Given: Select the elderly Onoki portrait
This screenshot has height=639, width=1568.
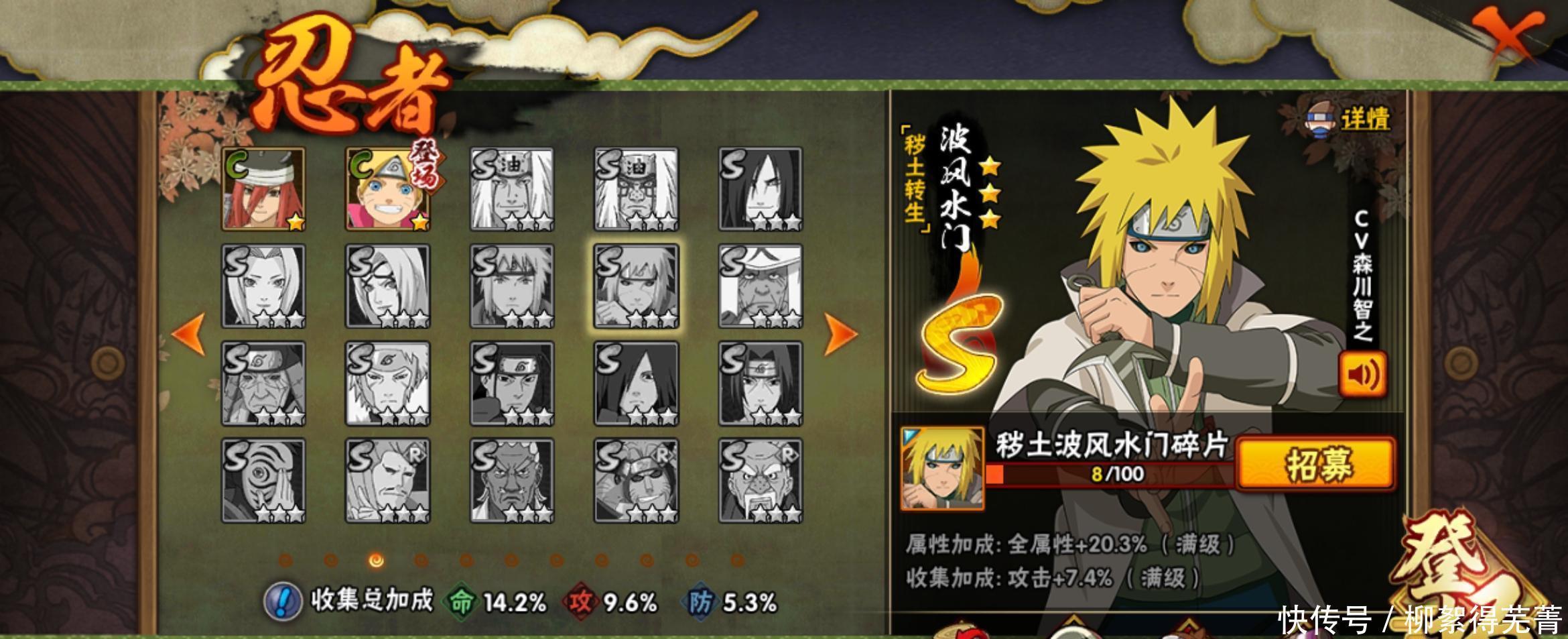Looking at the screenshot, I should click(x=761, y=481).
